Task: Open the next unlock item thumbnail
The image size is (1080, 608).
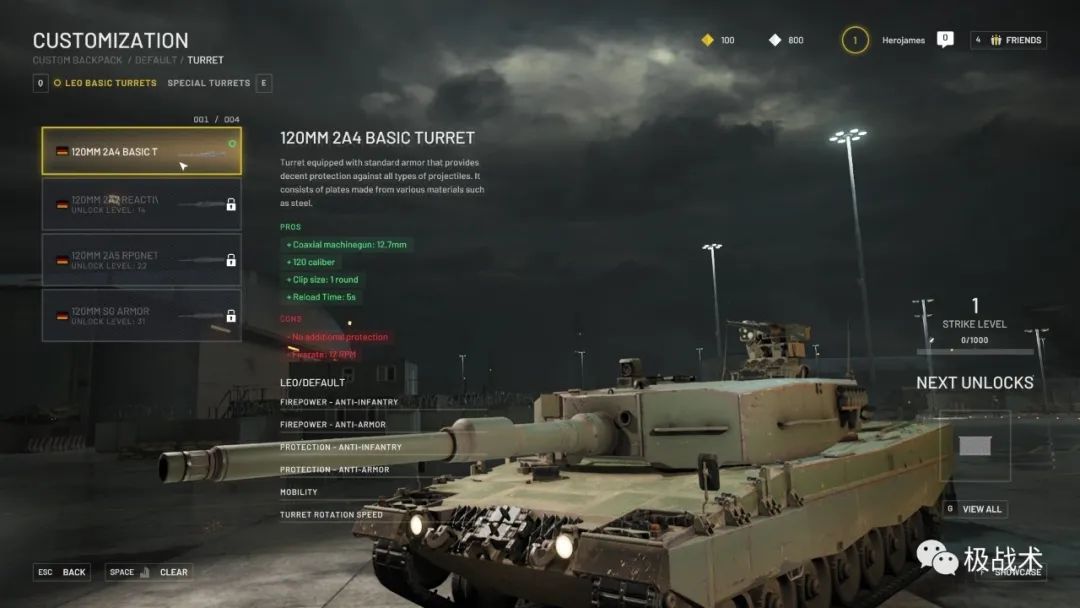Action: click(974, 446)
